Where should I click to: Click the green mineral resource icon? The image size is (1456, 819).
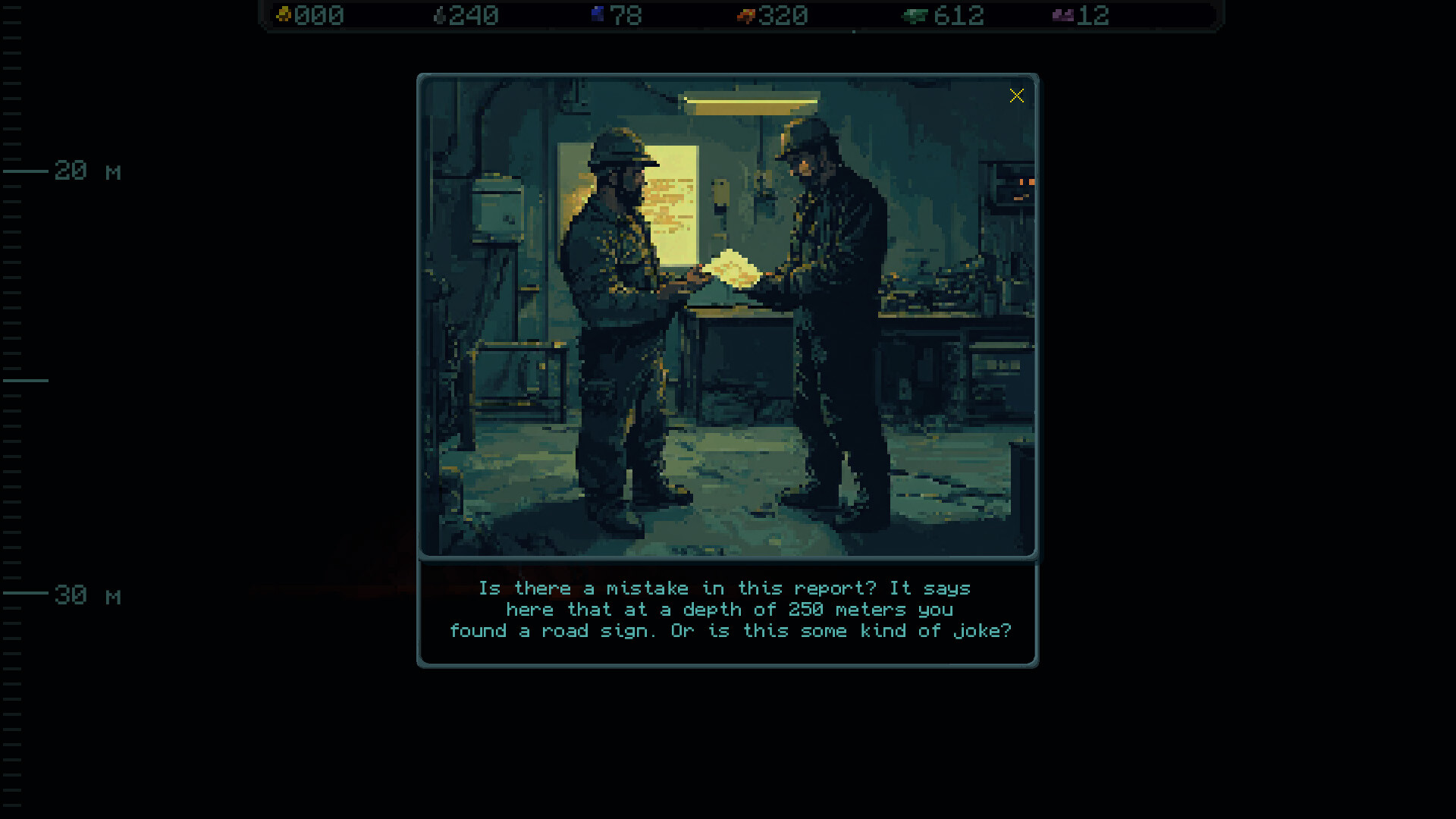pos(912,14)
